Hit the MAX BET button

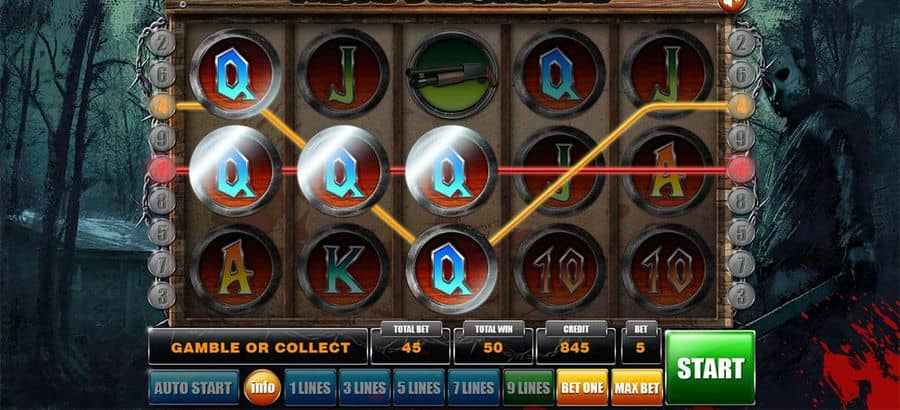coord(635,387)
